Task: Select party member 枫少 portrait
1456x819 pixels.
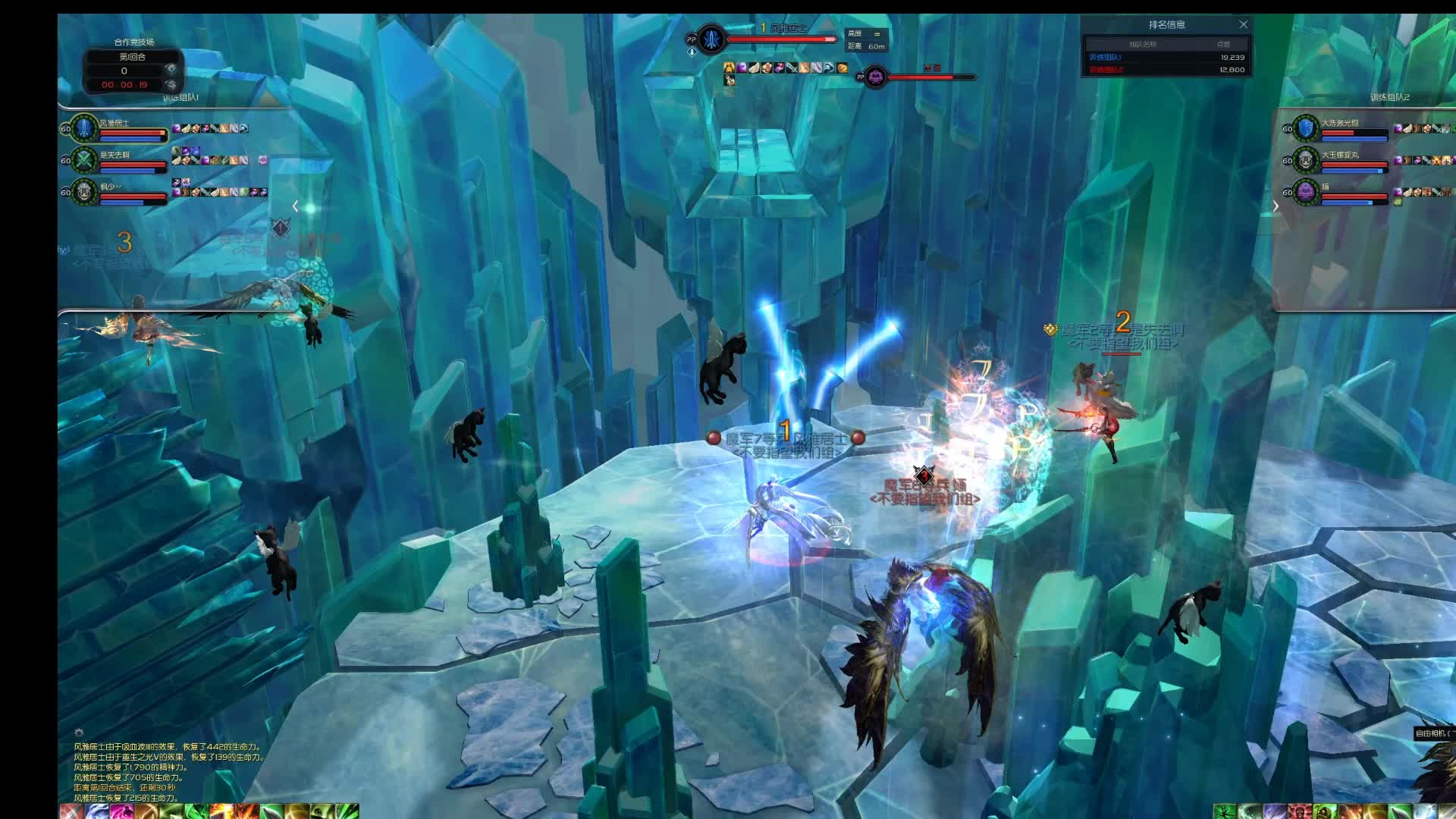Action: pyautogui.click(x=84, y=192)
